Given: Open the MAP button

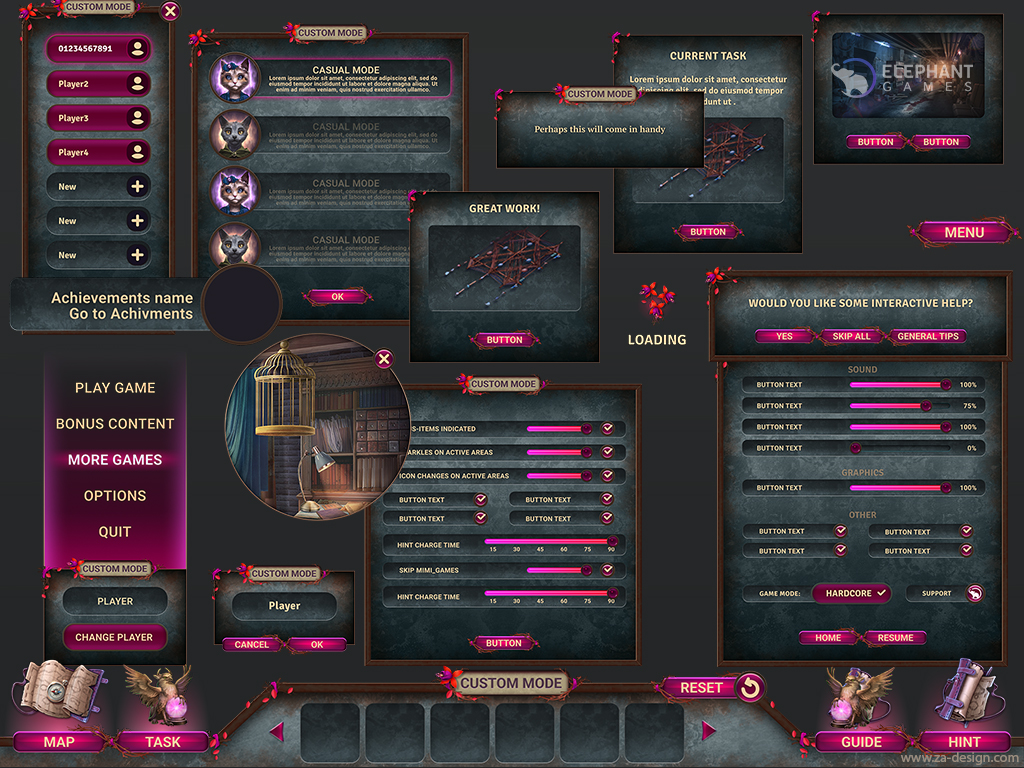Looking at the screenshot, I should [x=59, y=742].
